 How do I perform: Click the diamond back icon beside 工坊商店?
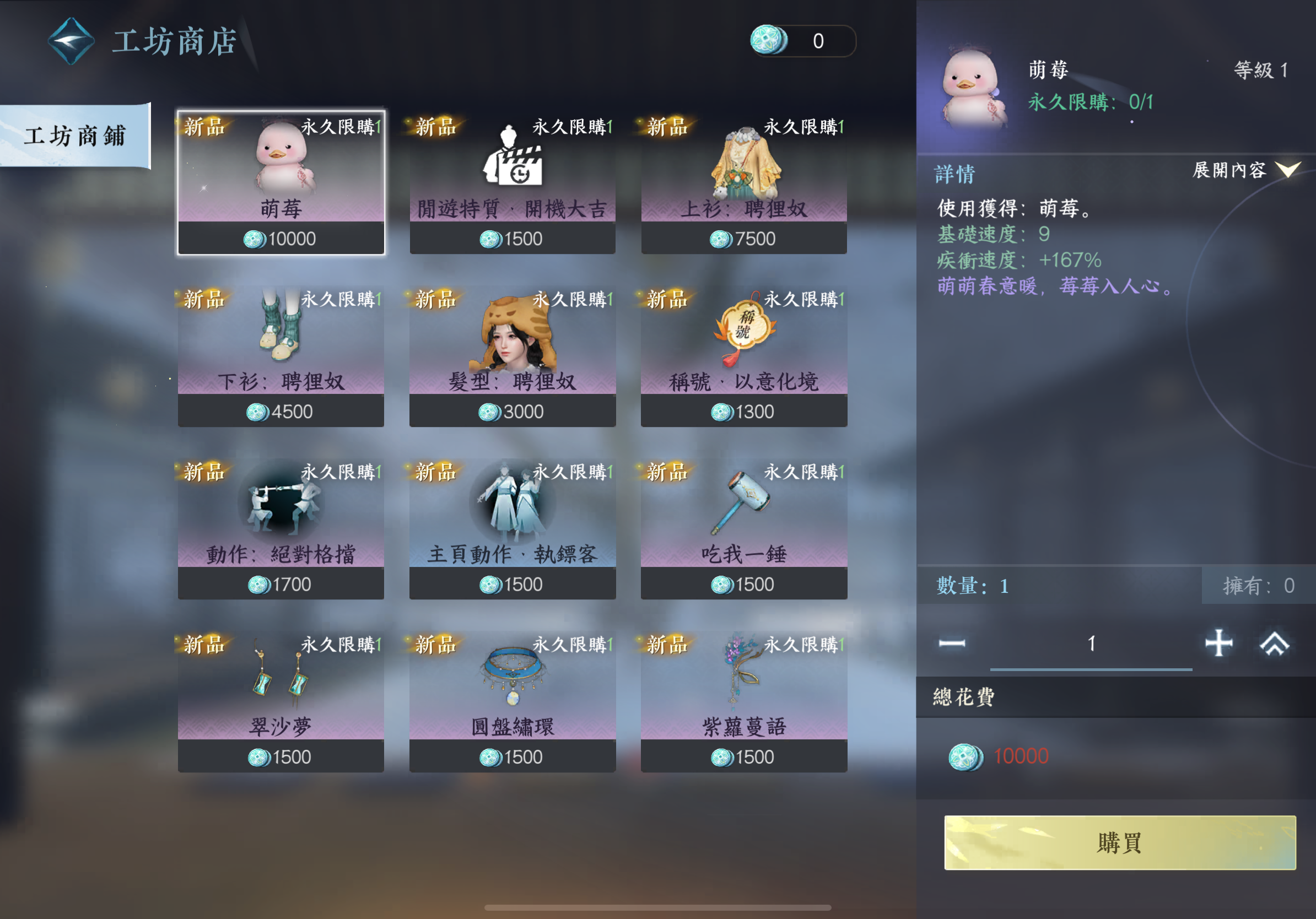click(x=71, y=41)
